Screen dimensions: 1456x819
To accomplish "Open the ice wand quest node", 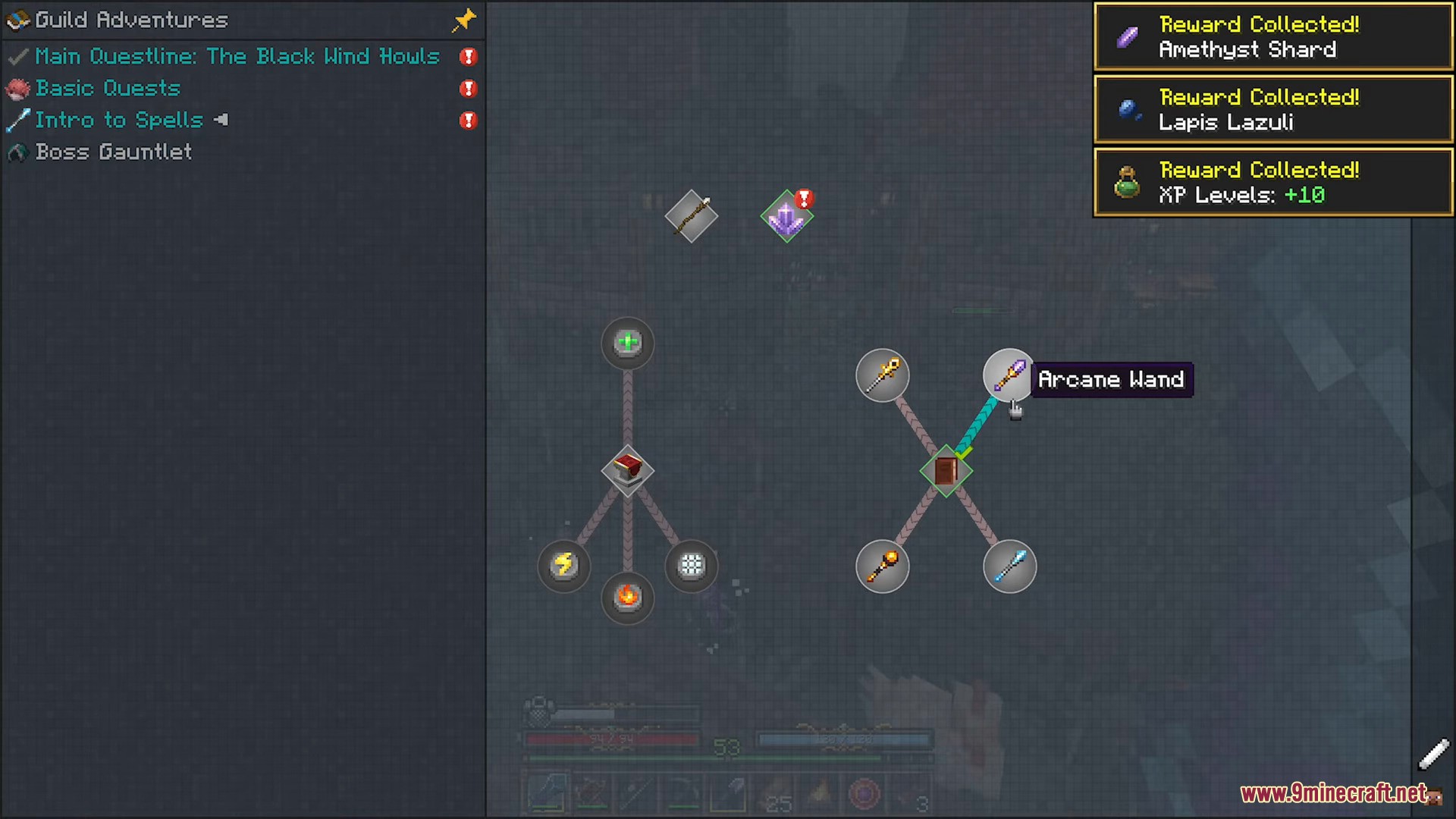I will [1009, 566].
